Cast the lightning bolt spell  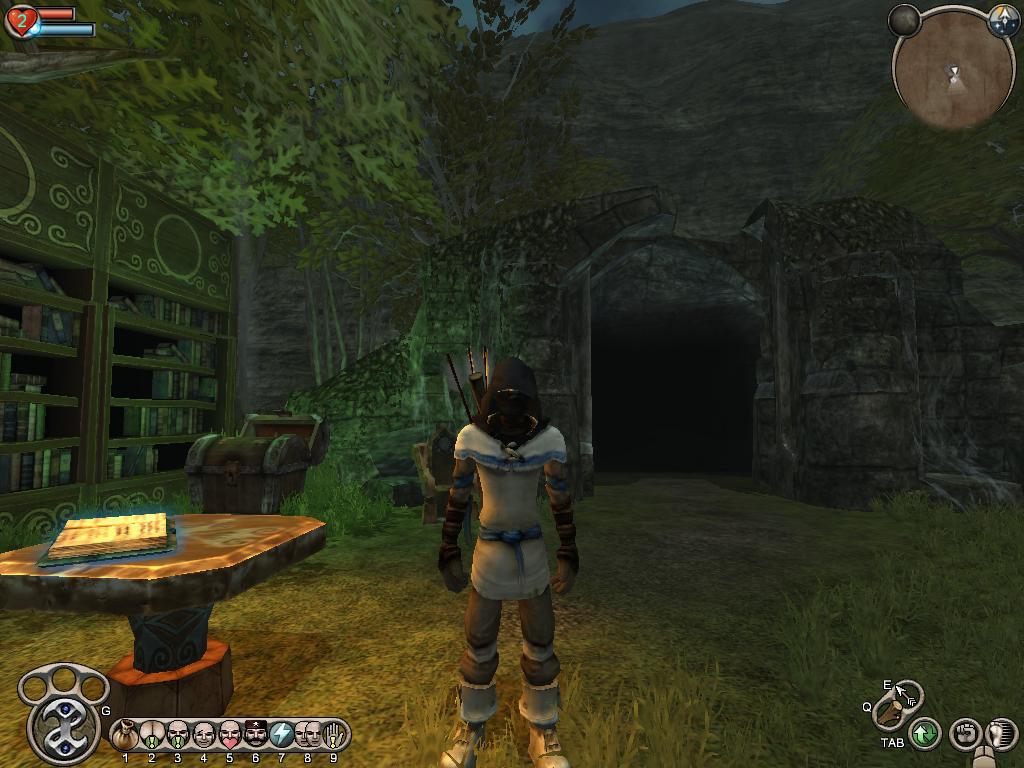pos(282,735)
